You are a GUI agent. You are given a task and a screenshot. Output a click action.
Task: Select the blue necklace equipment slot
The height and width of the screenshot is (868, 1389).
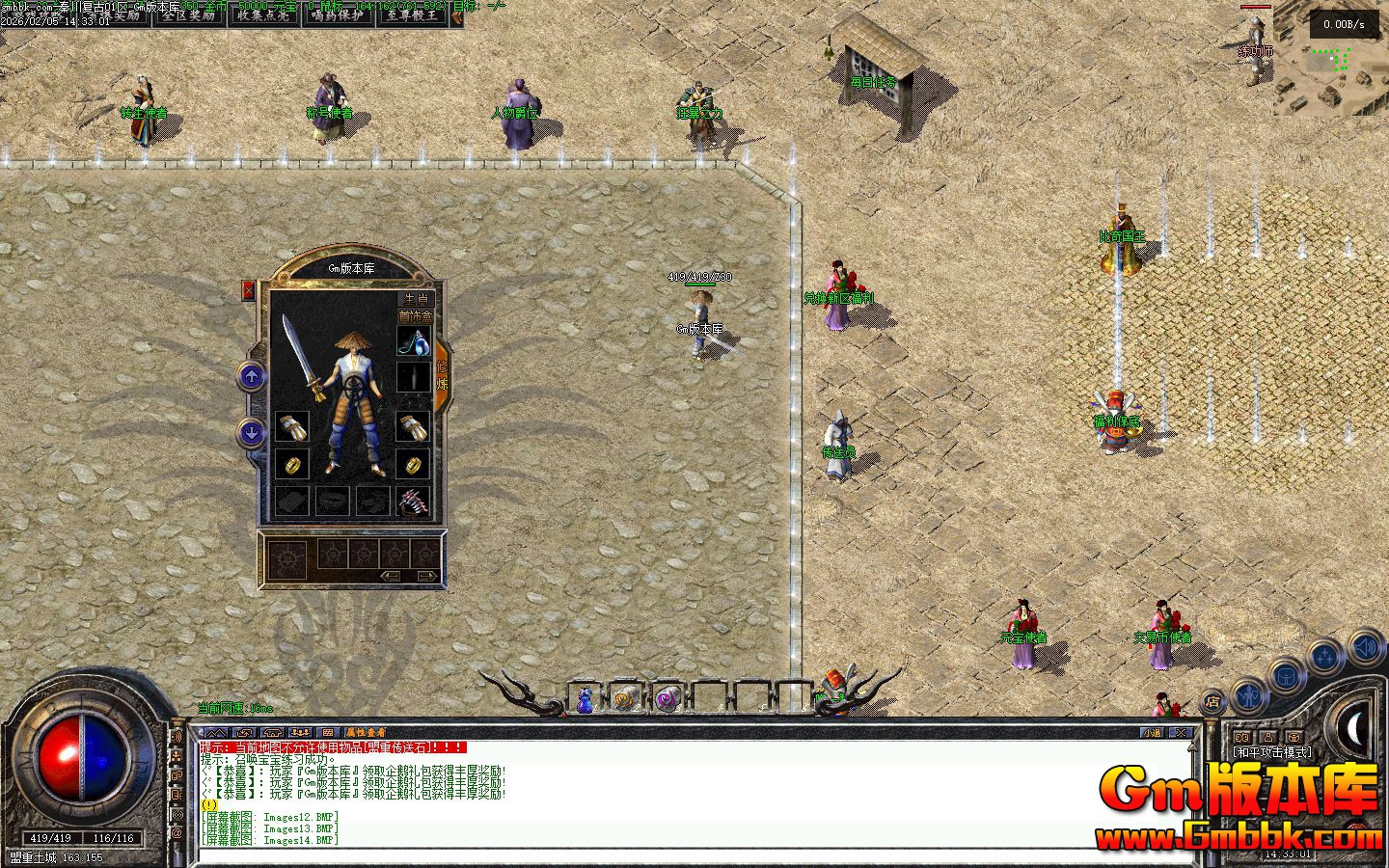tap(414, 340)
